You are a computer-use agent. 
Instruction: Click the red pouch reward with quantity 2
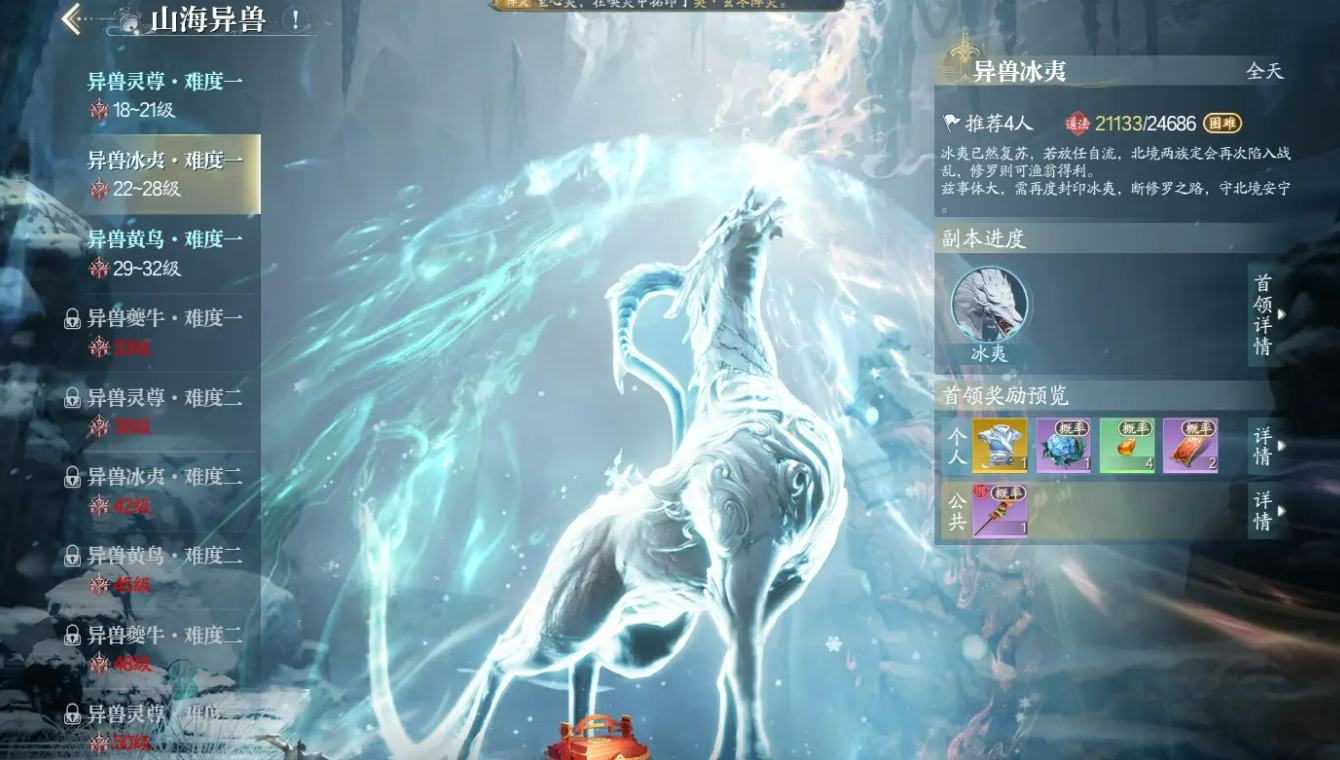1192,446
